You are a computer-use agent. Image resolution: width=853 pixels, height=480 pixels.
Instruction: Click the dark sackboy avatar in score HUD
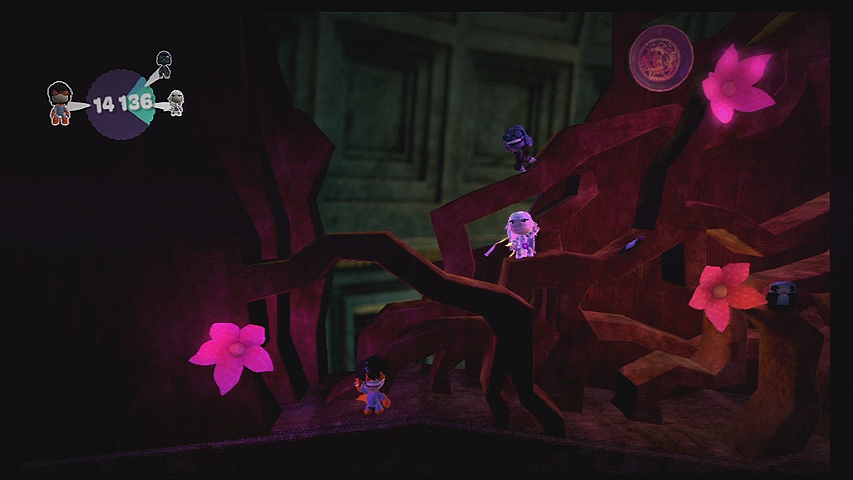coord(165,64)
